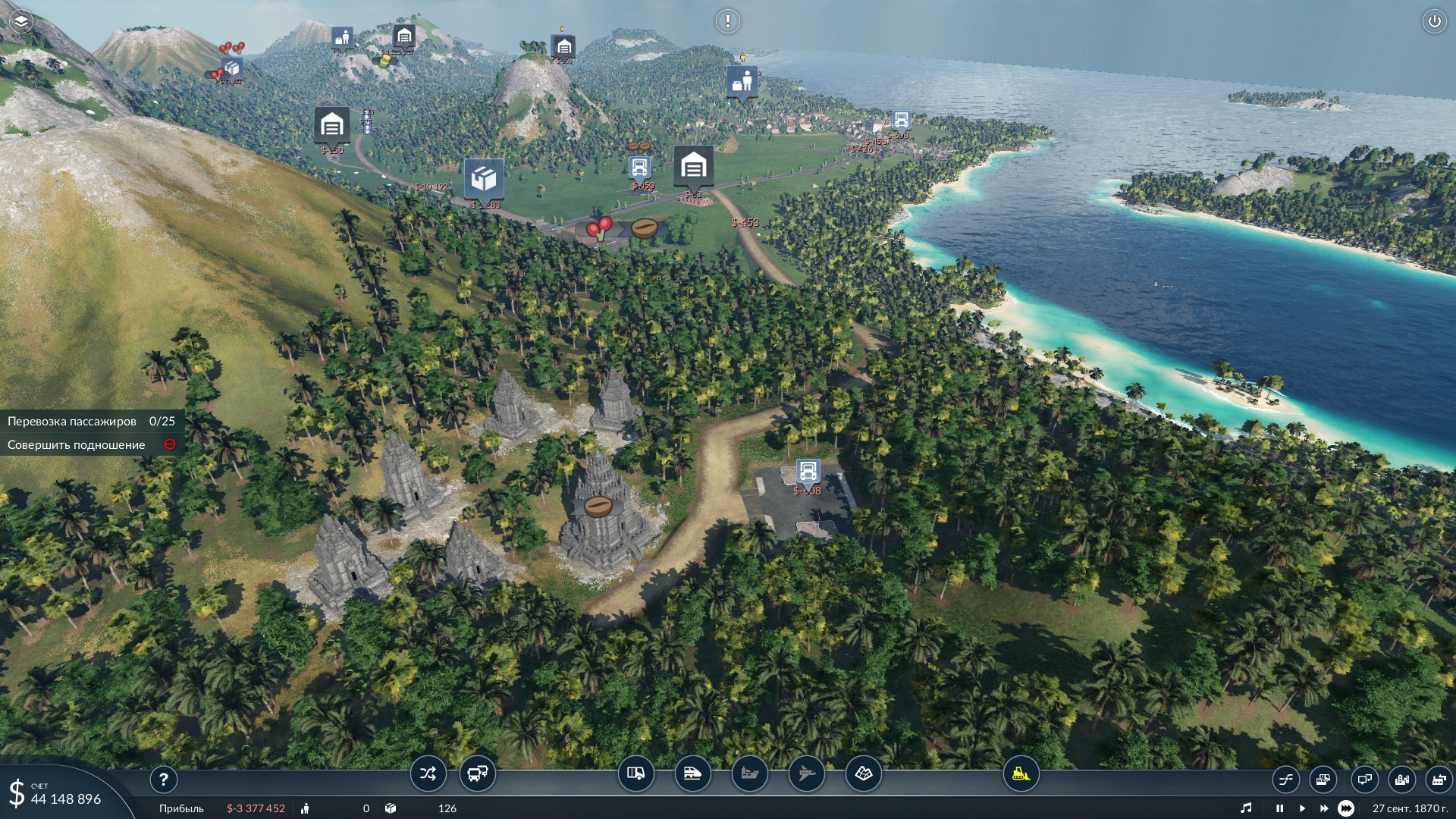Click the exclamation mark notification icon
Screen dimensions: 1456x819
click(727, 21)
